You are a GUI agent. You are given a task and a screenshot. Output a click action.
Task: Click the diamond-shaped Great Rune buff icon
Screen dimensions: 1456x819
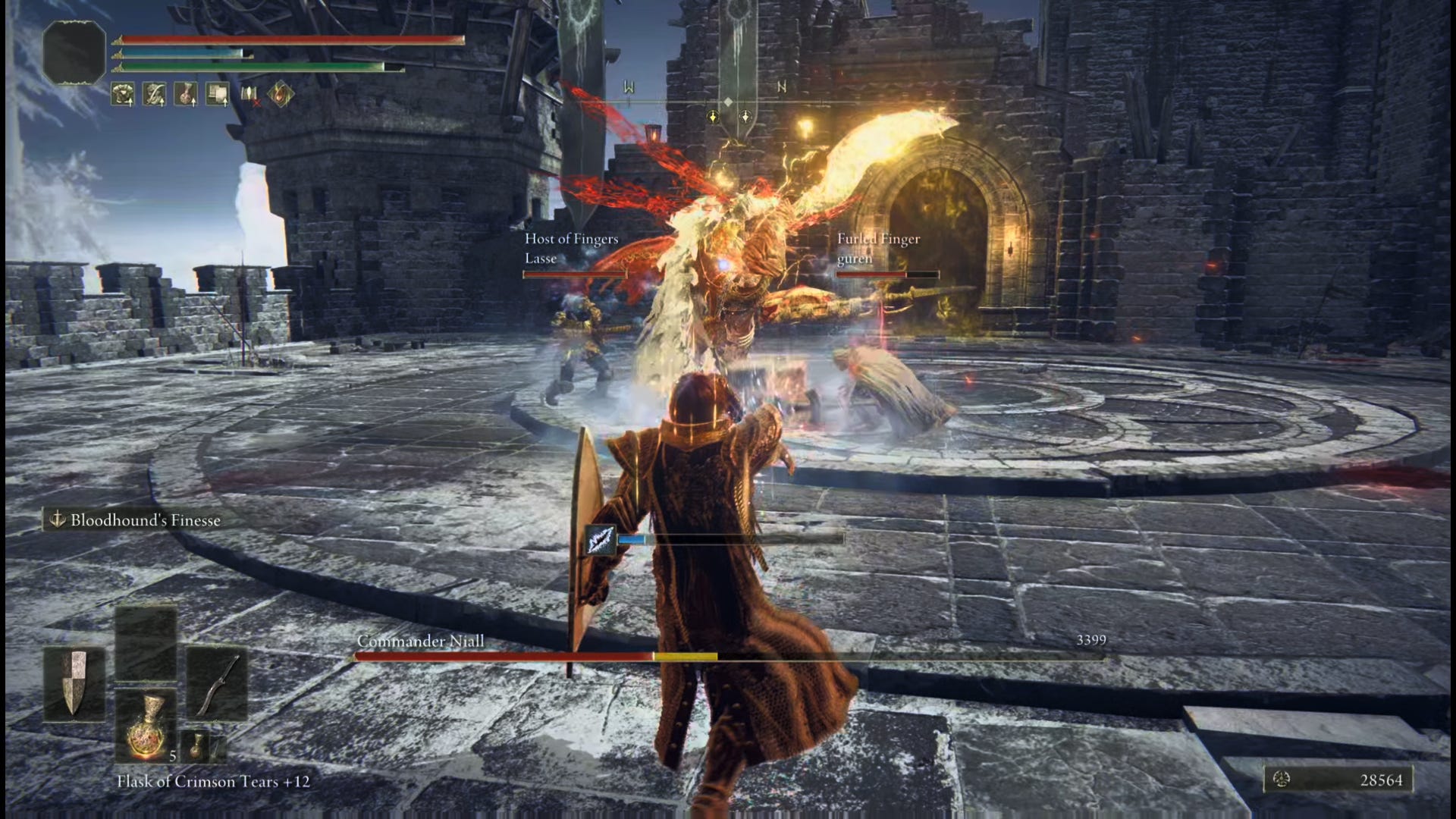tap(282, 94)
